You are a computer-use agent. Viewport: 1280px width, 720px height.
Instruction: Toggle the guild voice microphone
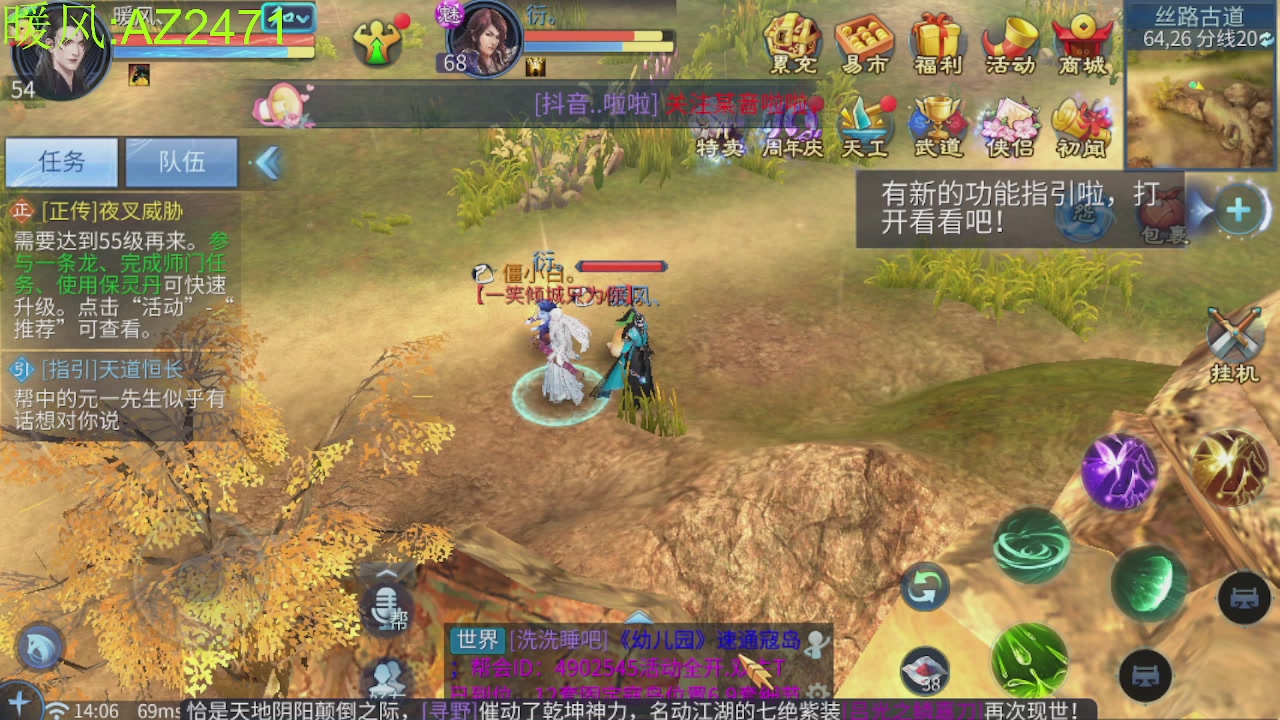tap(389, 607)
